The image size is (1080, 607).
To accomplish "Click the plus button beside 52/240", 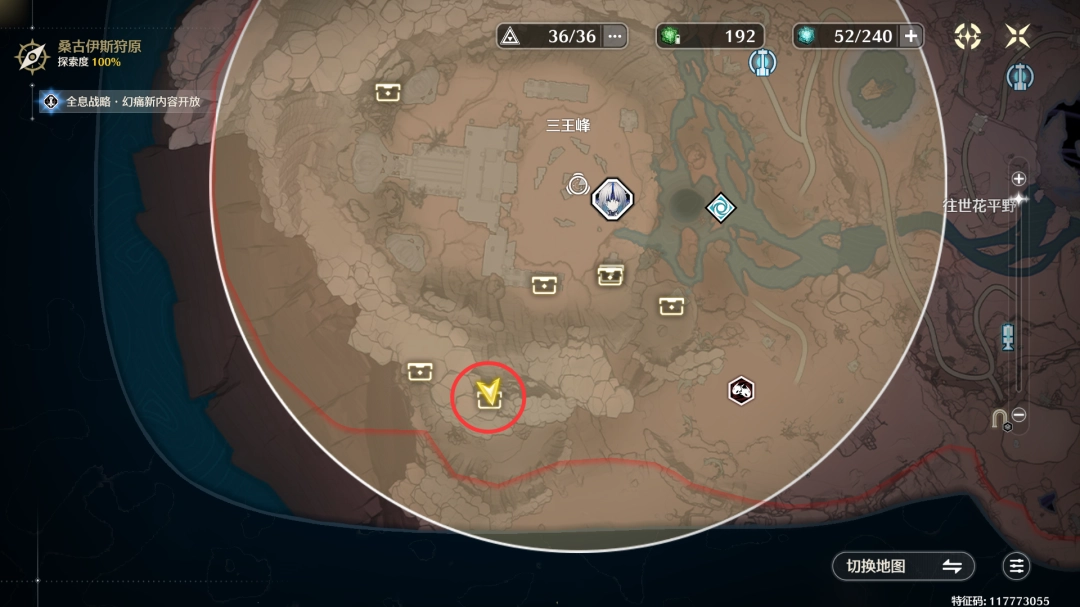I will click(911, 36).
